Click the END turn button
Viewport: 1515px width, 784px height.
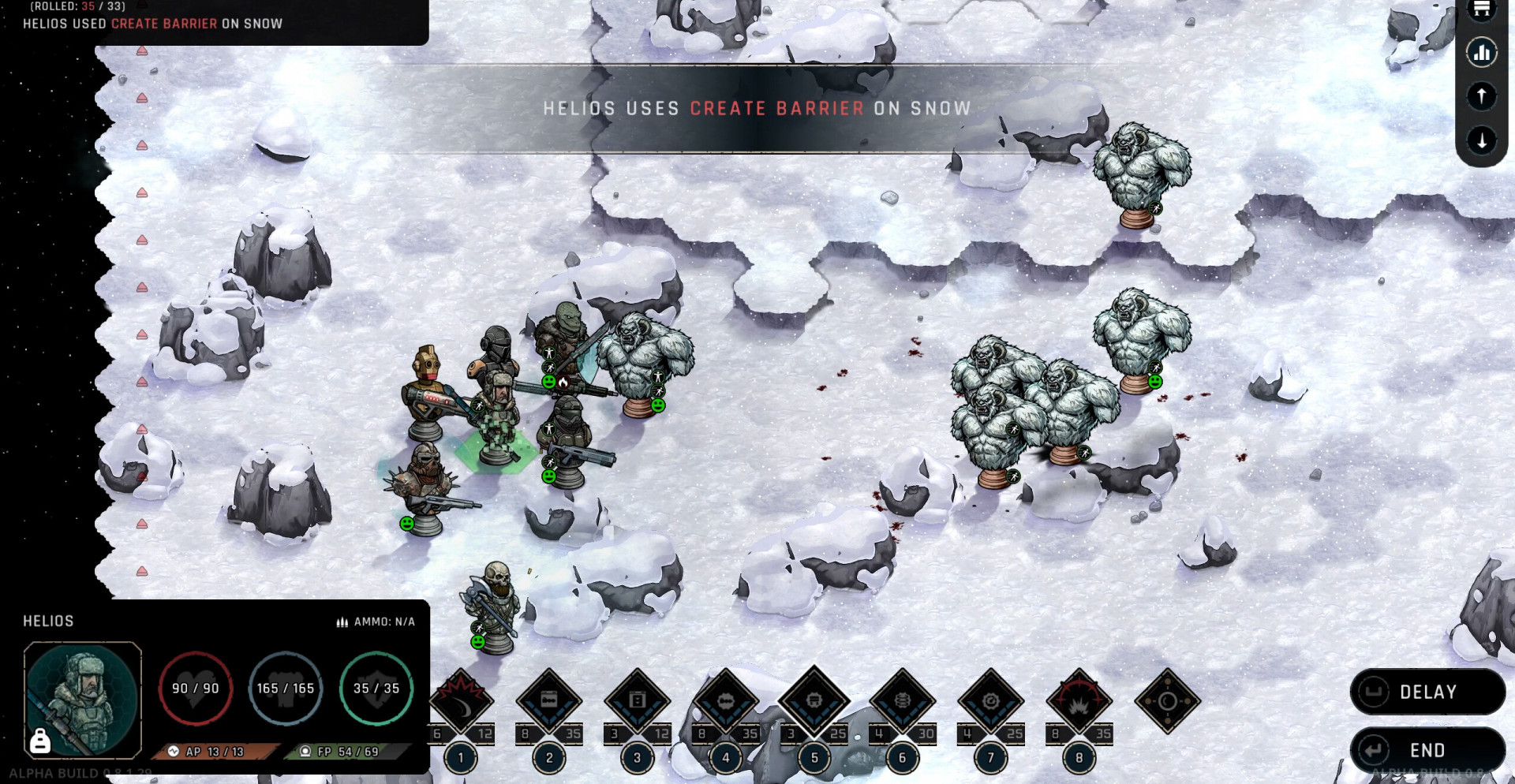(1427, 750)
